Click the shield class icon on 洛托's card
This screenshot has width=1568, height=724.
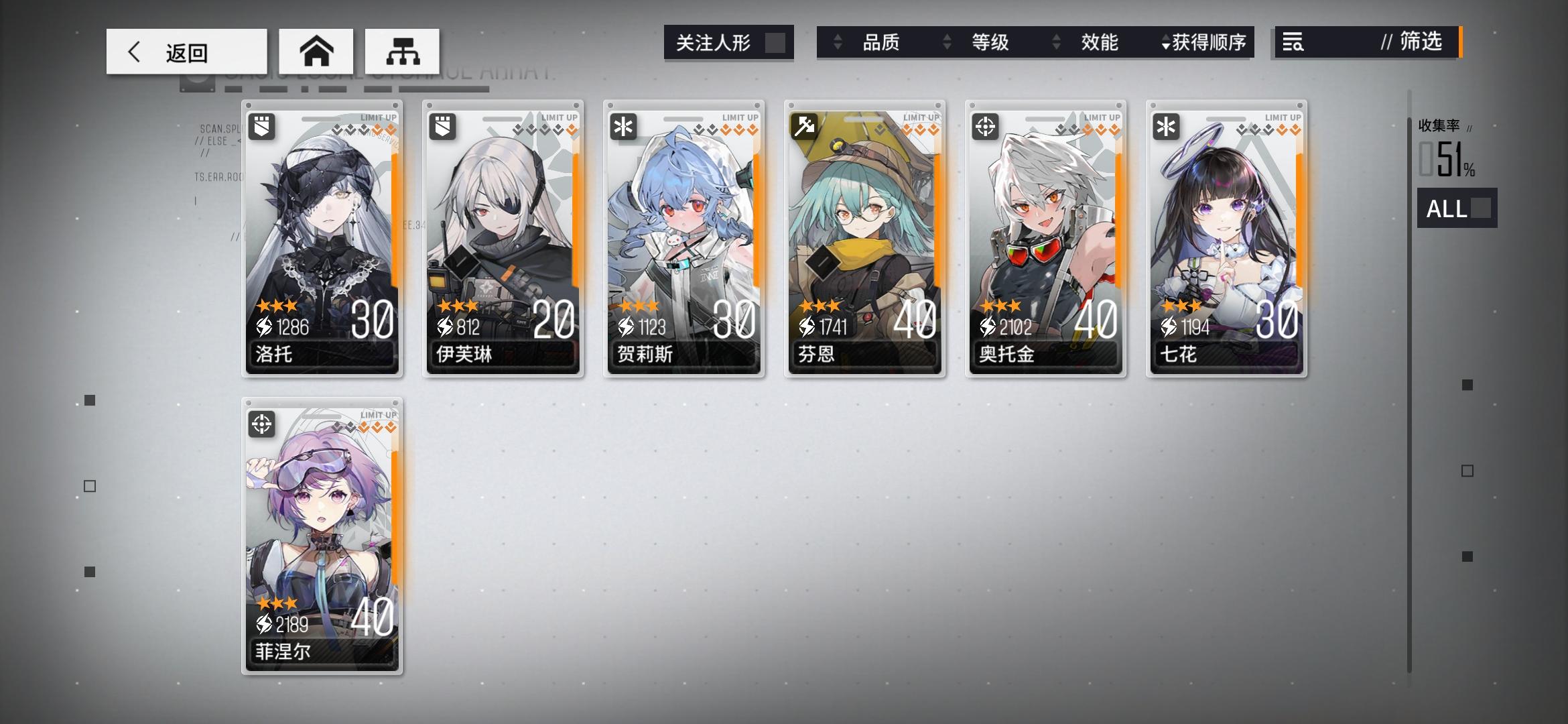coord(262,125)
